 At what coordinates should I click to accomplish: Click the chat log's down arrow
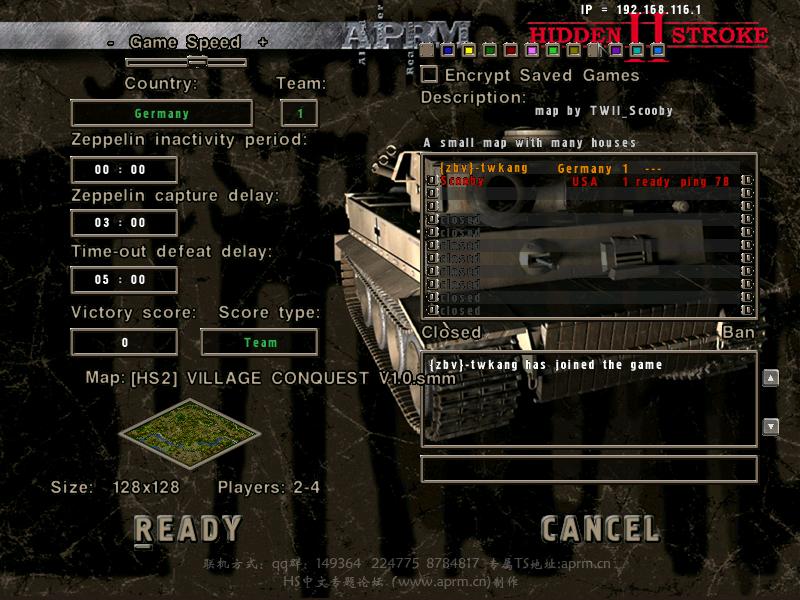[x=770, y=427]
